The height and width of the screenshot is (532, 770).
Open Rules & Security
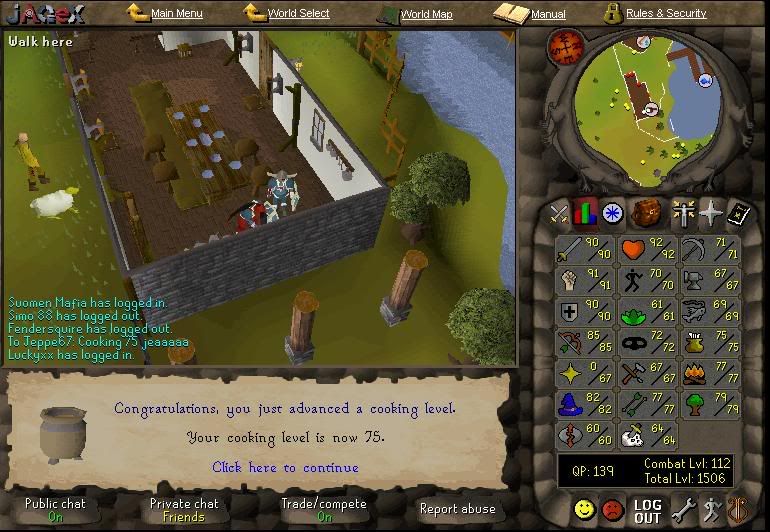(665, 14)
